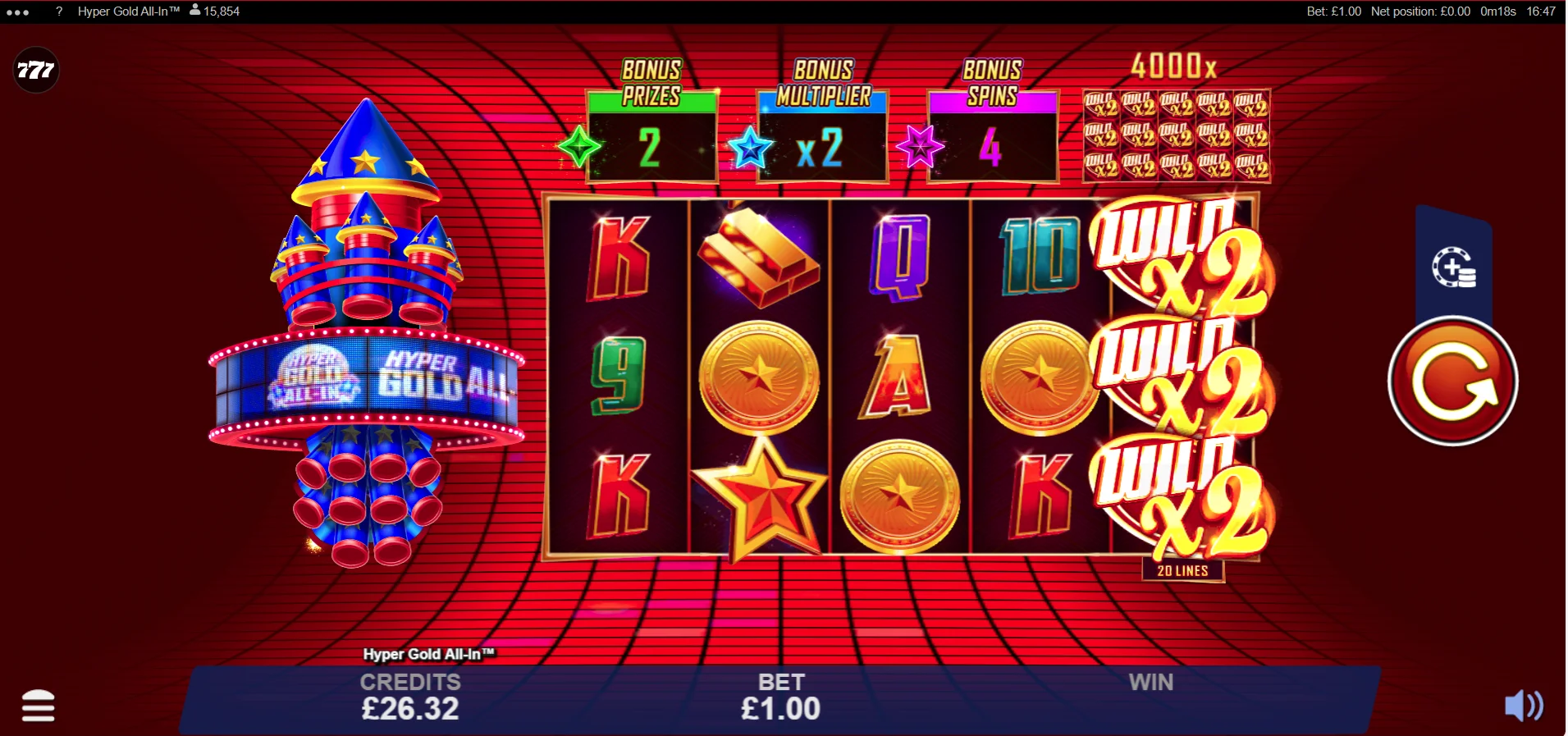The image size is (1568, 736).
Task: Open help with the question mark icon
Action: point(58,11)
